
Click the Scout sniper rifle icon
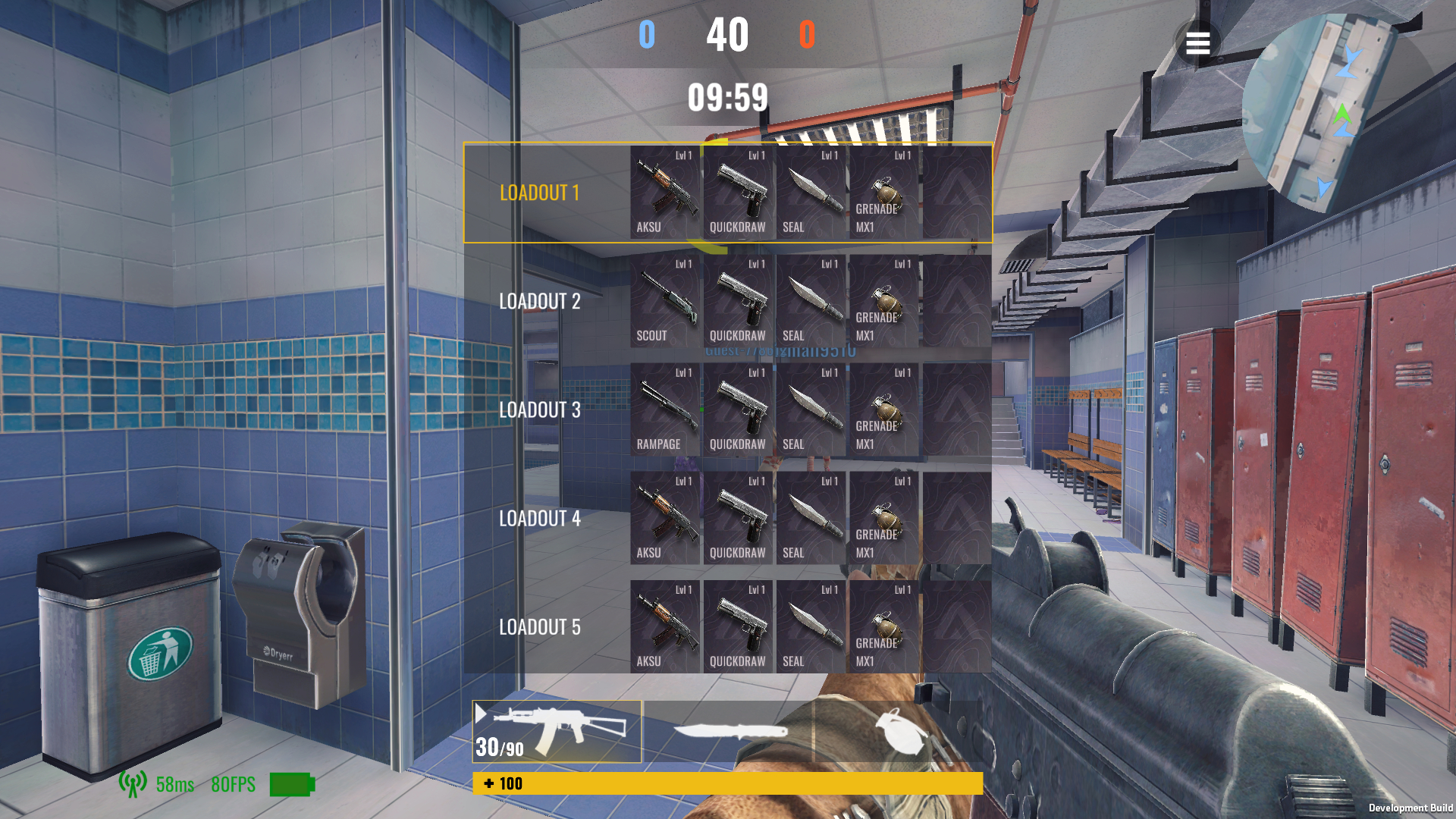665,301
